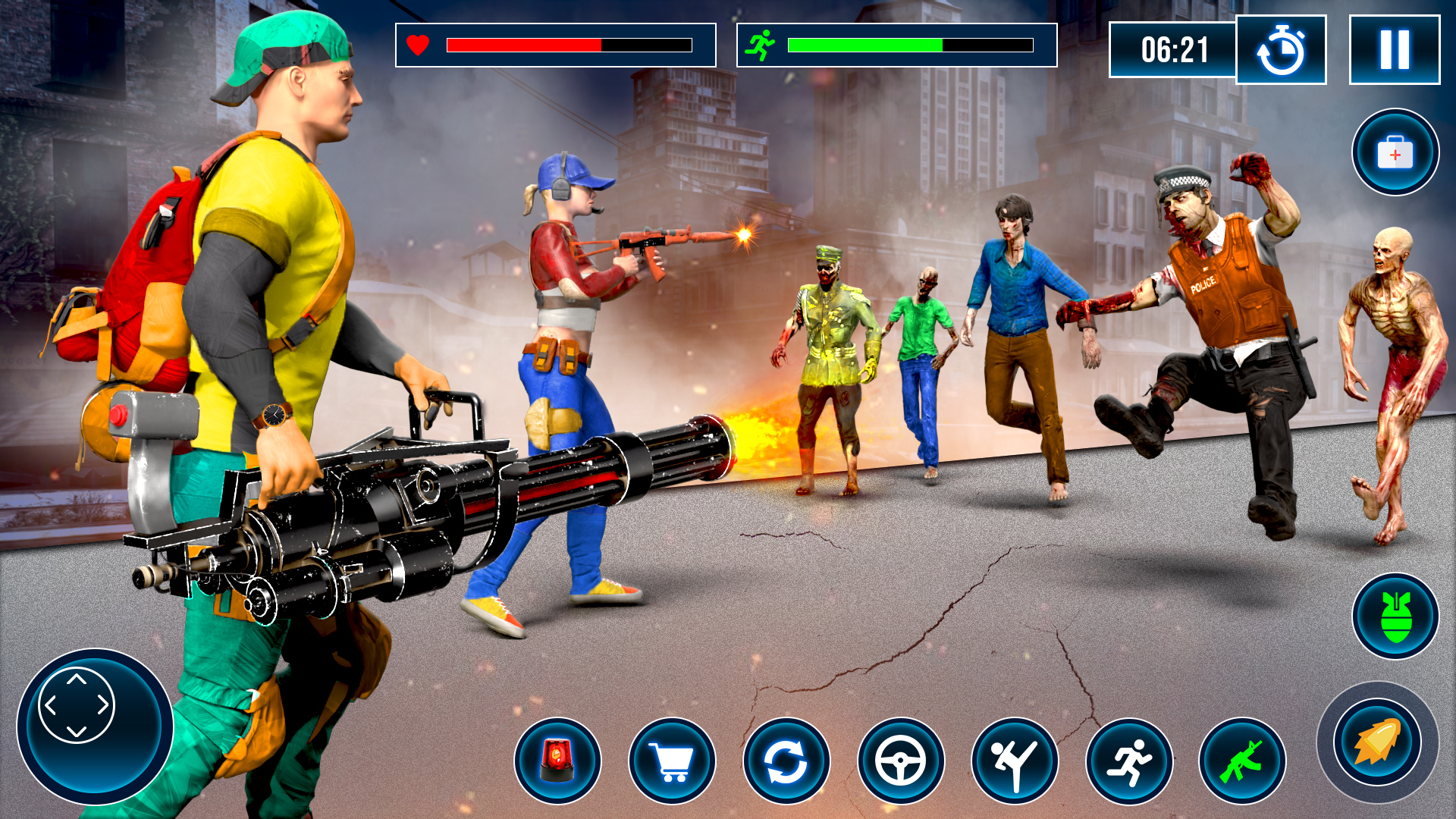Pause the game
The height and width of the screenshot is (819, 1456).
click(x=1394, y=49)
